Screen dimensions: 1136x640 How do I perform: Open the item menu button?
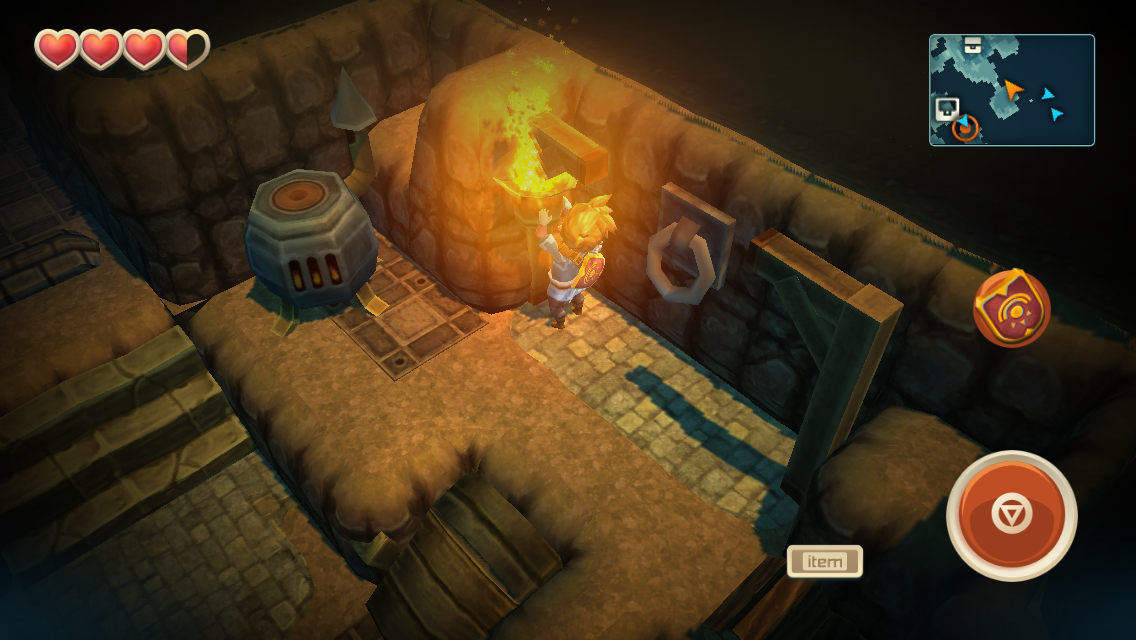[824, 561]
